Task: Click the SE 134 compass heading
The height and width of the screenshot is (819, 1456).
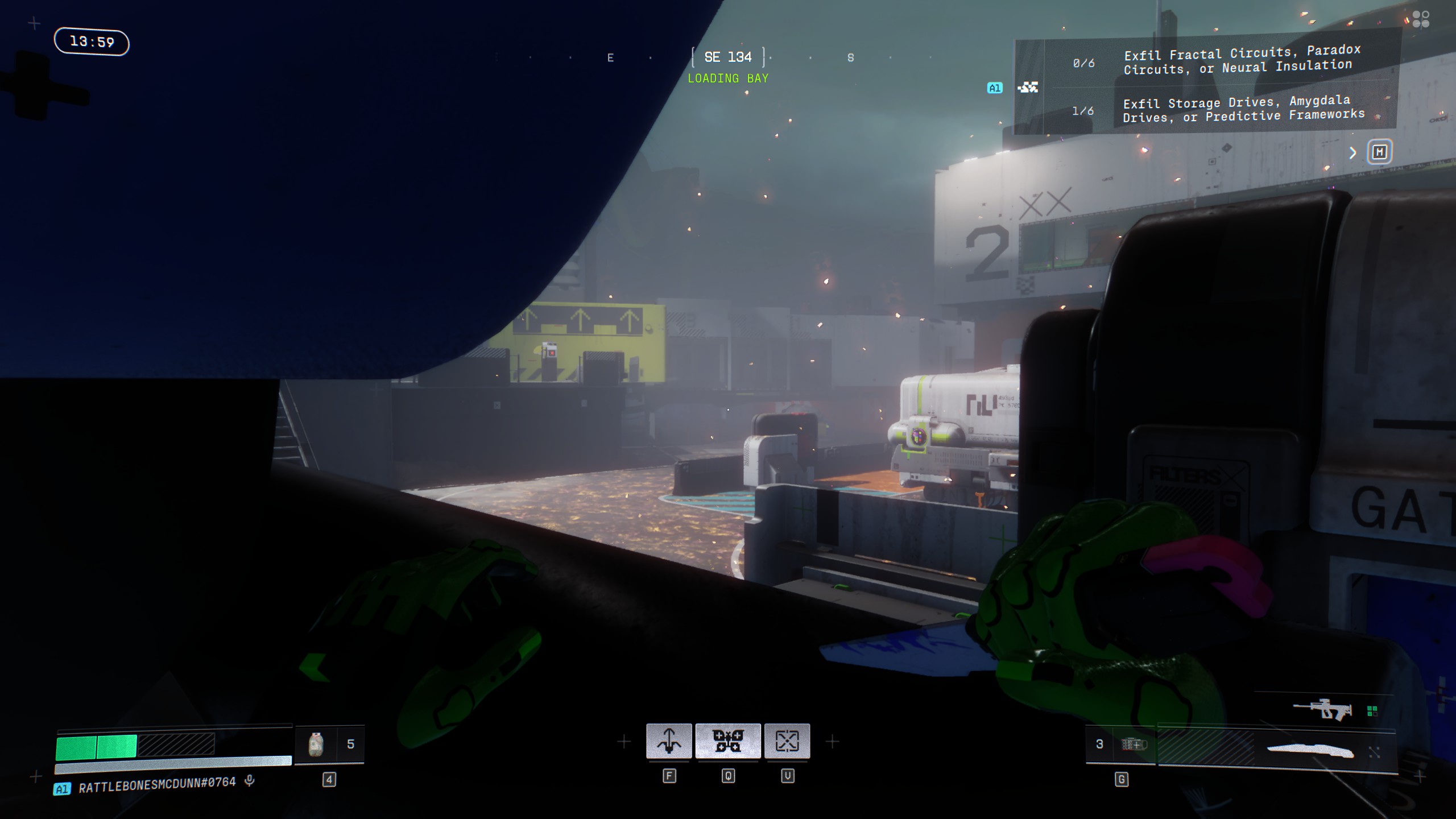Action: coord(728,57)
